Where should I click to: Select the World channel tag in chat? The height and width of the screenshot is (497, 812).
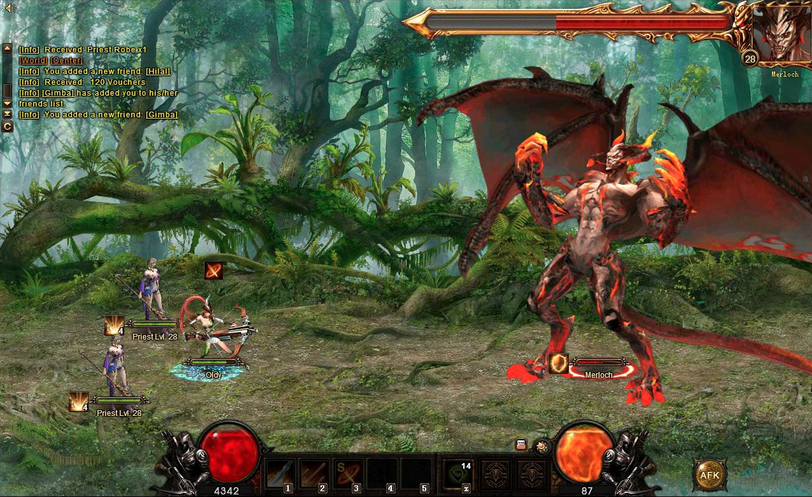coord(33,59)
